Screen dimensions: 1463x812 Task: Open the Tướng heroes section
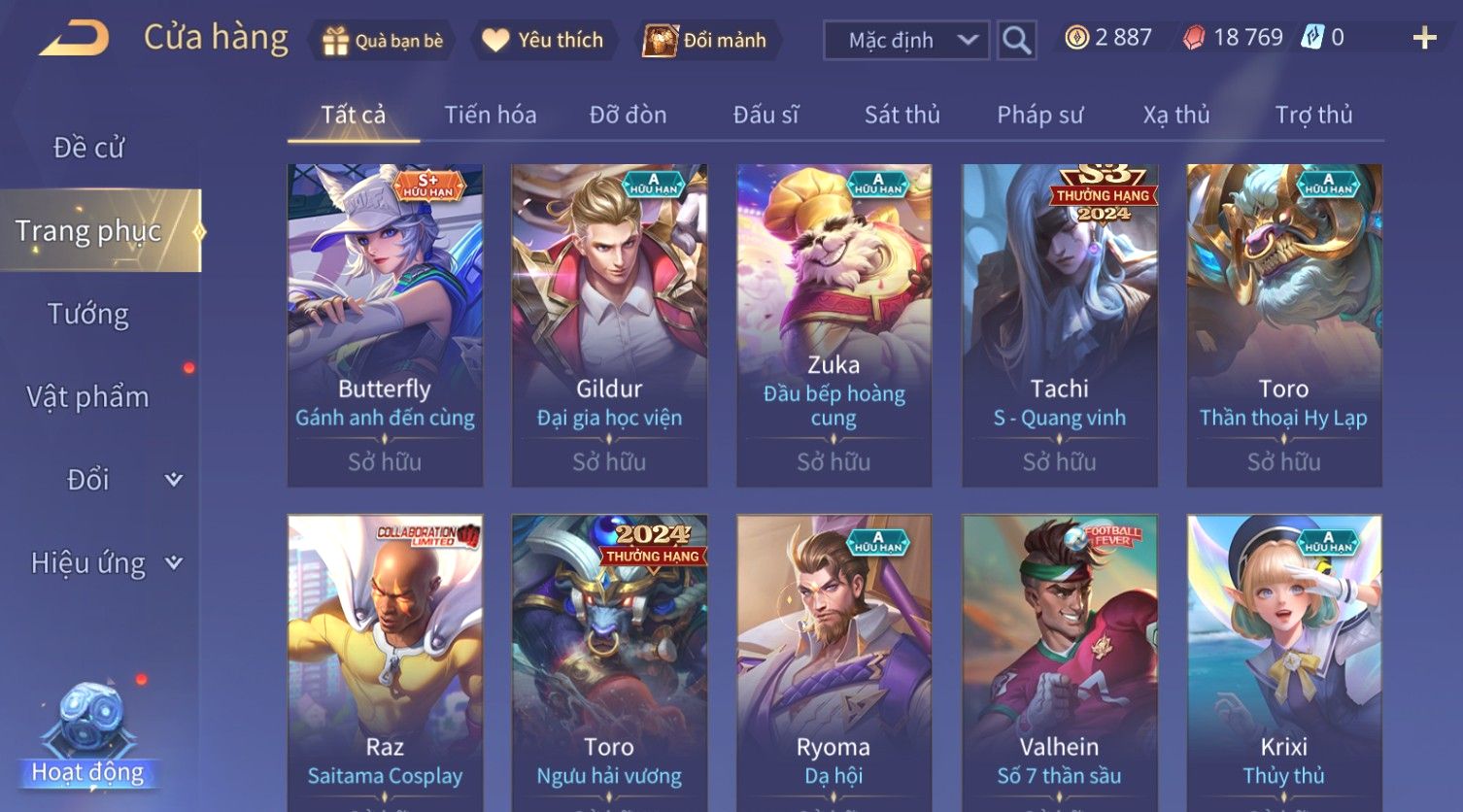(x=88, y=314)
